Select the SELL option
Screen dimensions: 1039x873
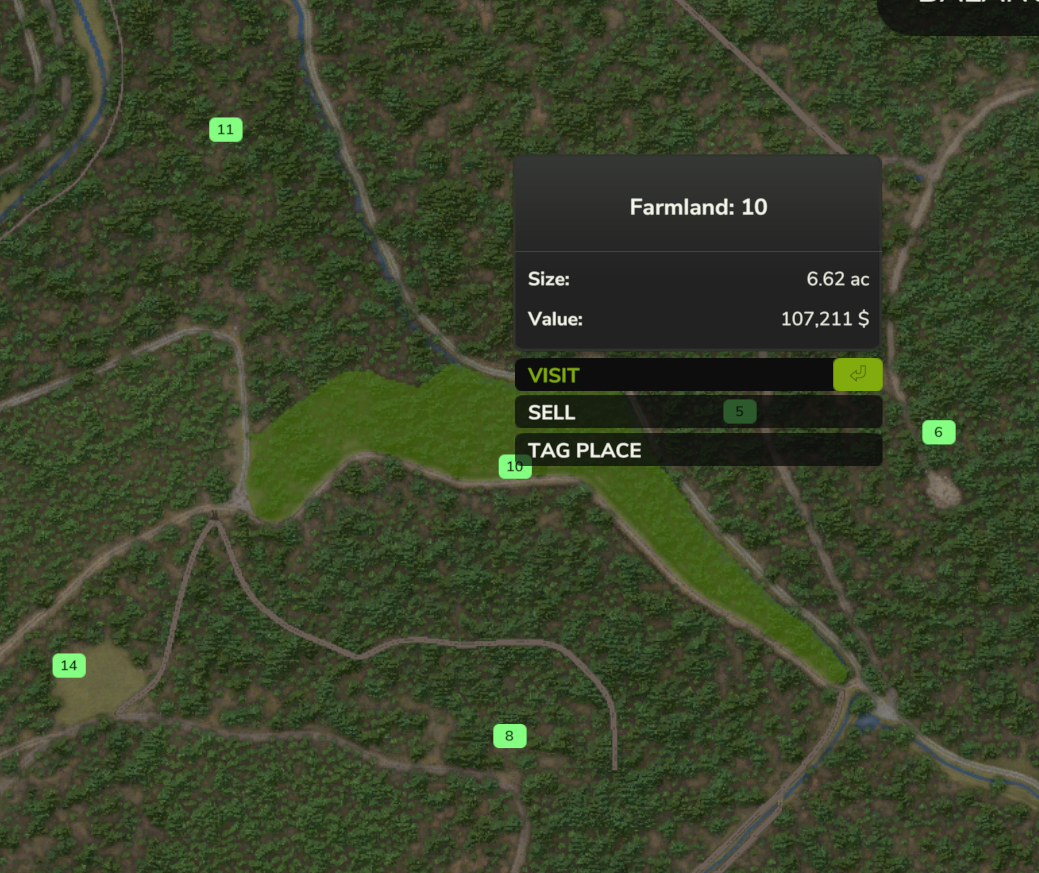620,412
